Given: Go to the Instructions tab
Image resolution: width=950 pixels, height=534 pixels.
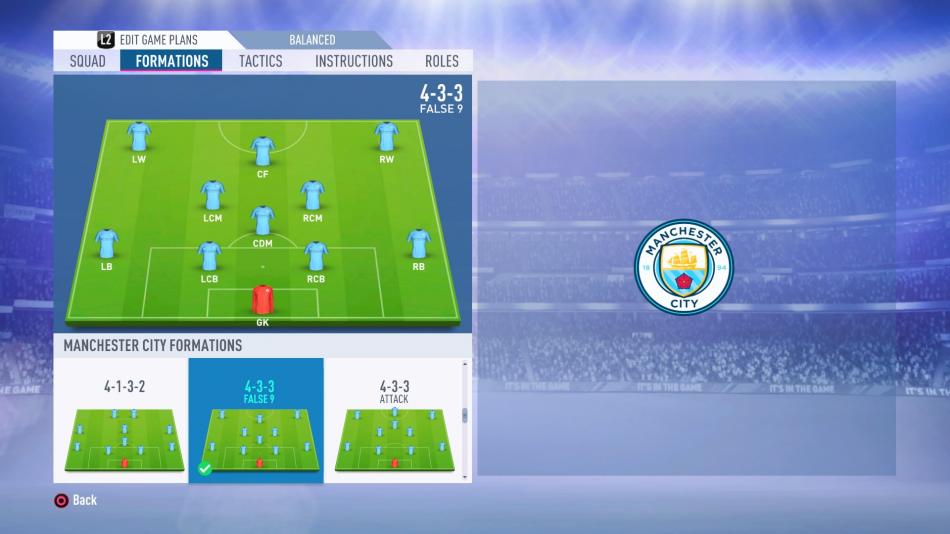Looking at the screenshot, I should [354, 61].
